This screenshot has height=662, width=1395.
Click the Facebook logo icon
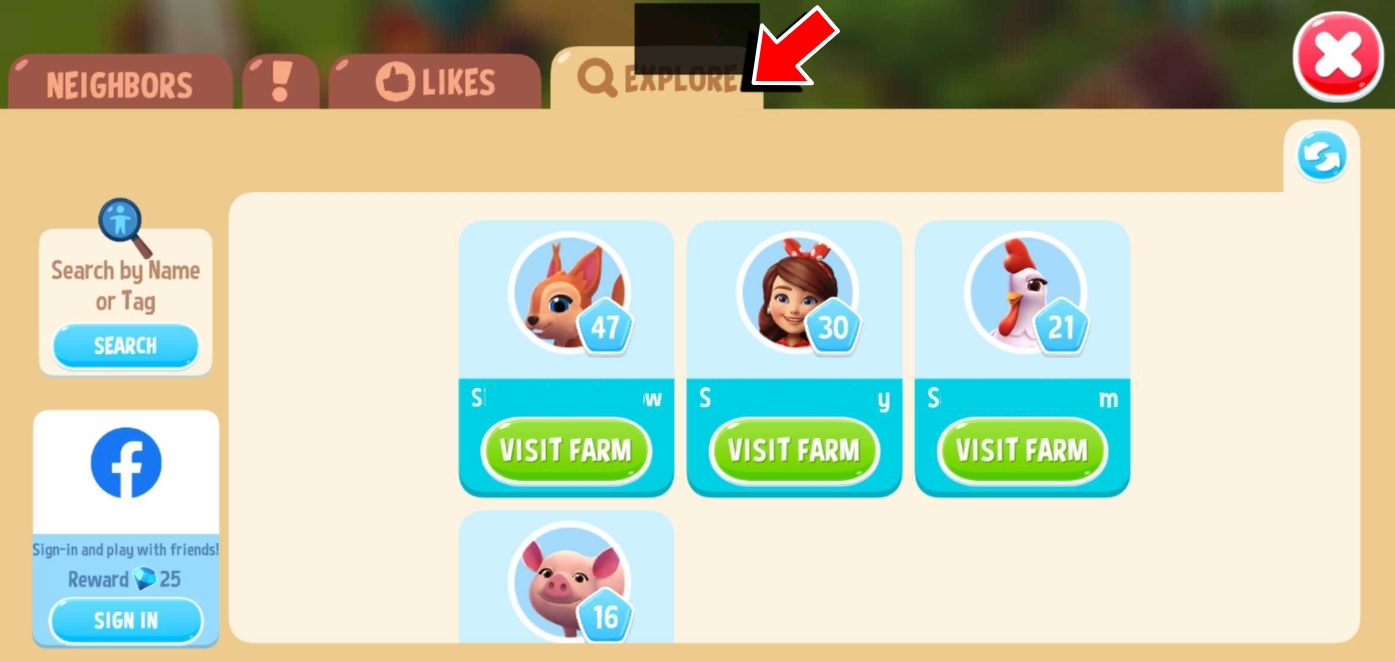tap(126, 463)
